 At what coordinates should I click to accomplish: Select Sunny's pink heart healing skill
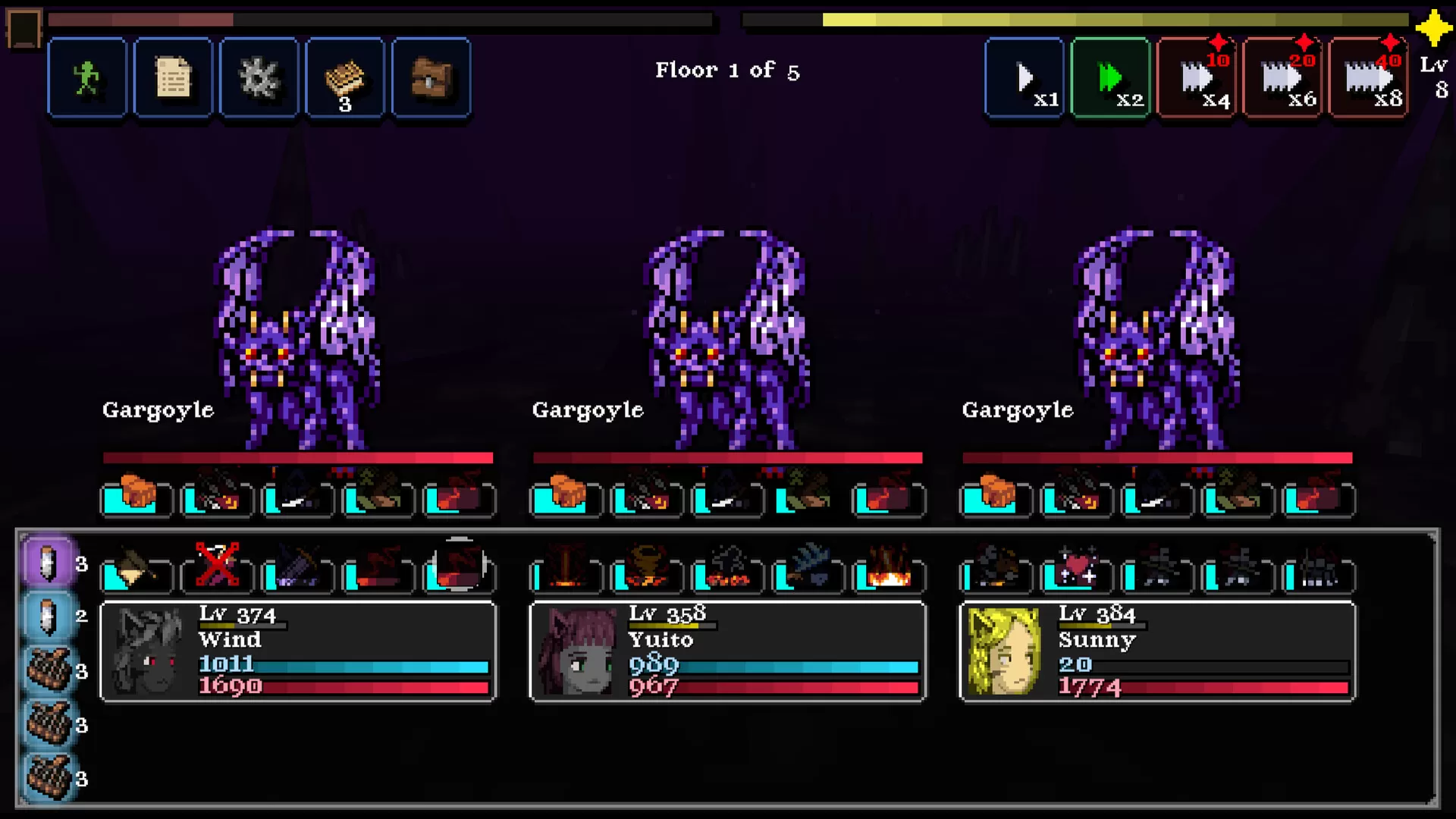pyautogui.click(x=1077, y=569)
